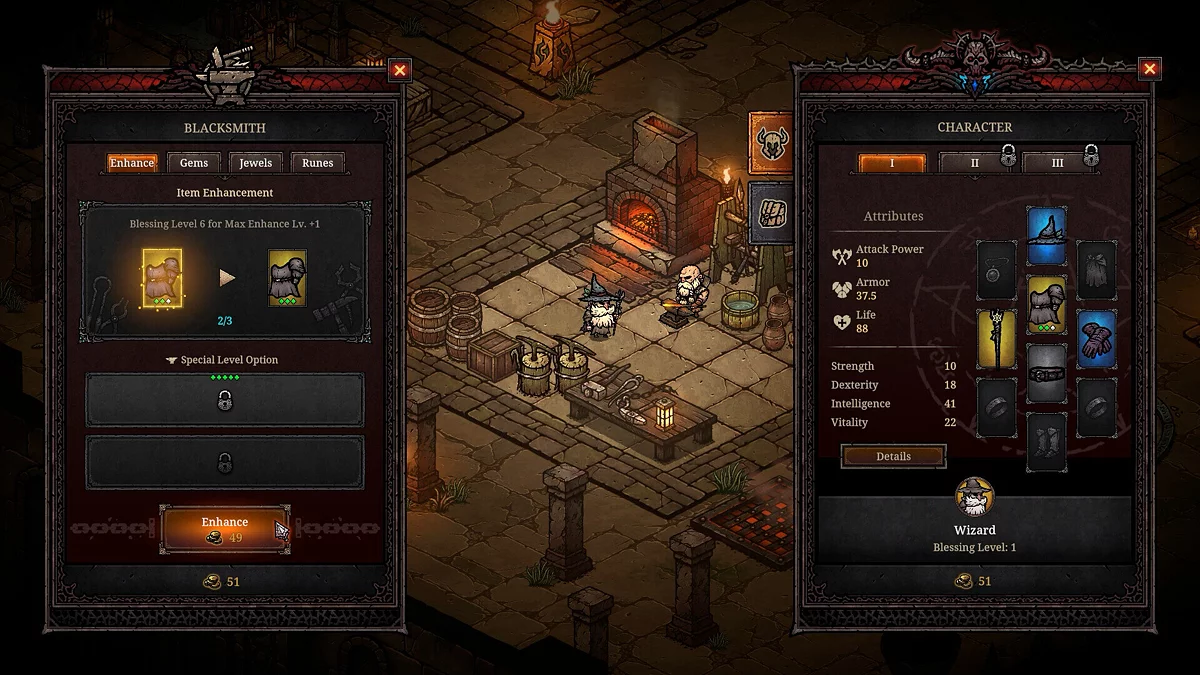
Task: Choose locked loadout II tab
Action: click(975, 163)
